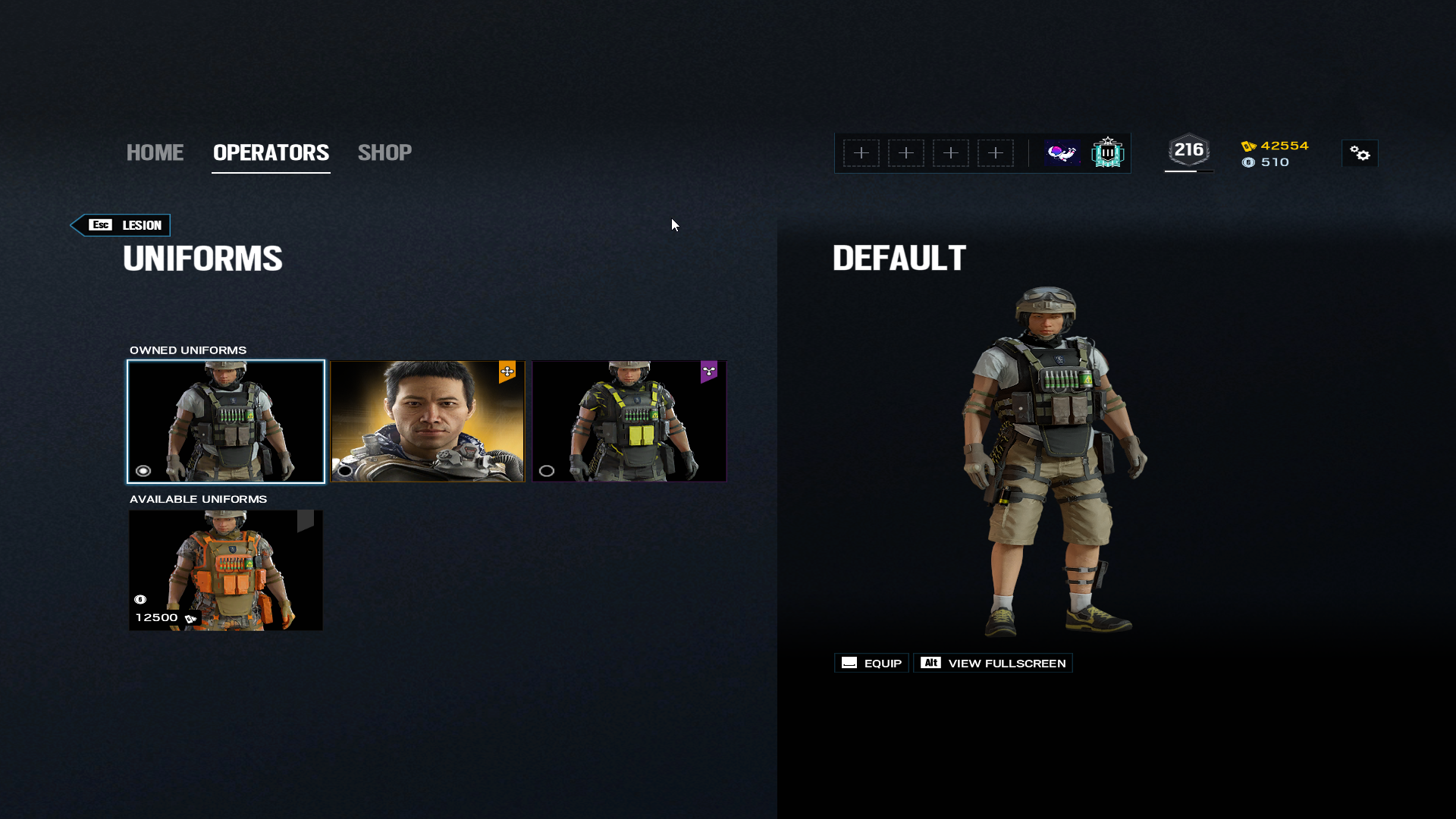This screenshot has width=1456, height=819.
Task: View the uniform in fullscreen
Action: point(993,664)
